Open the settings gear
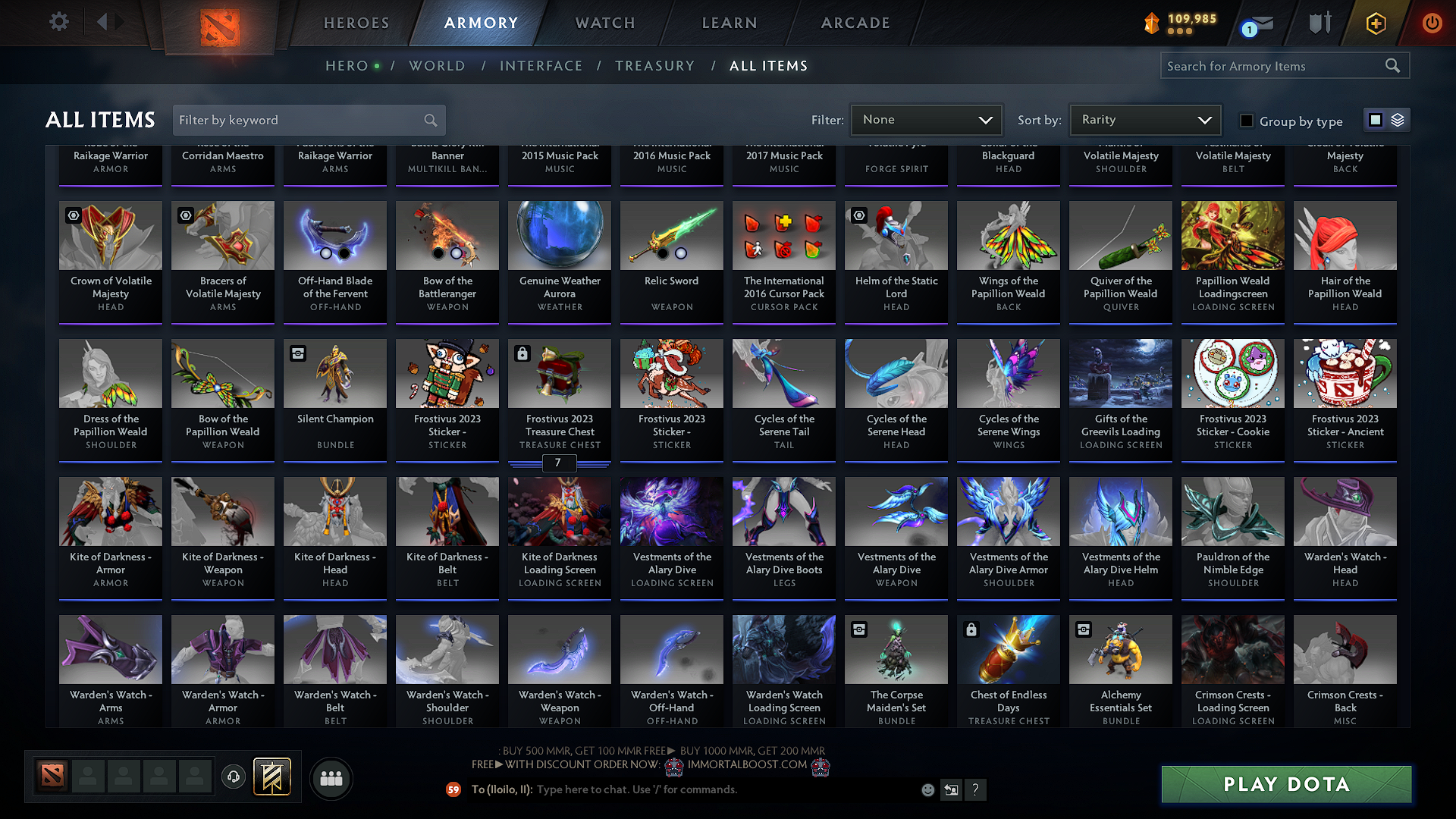1456x819 pixels. pos(58,22)
